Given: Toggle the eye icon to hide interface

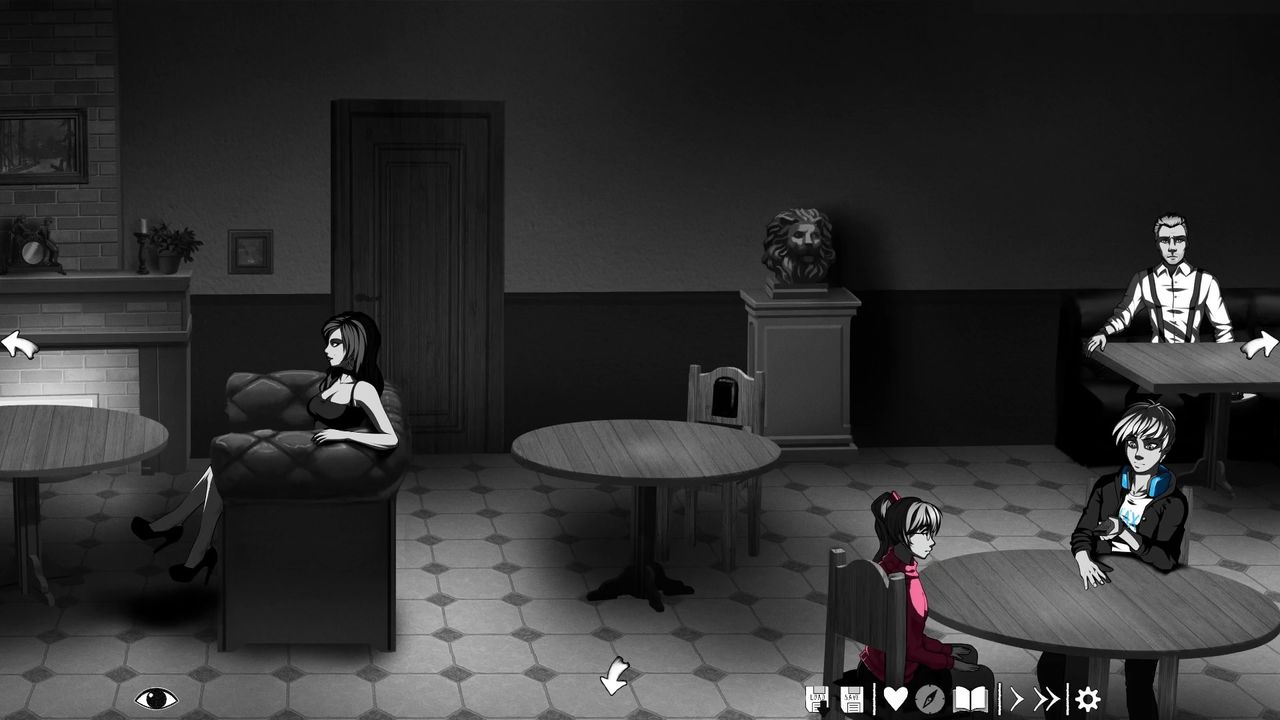Looking at the screenshot, I should [x=156, y=698].
